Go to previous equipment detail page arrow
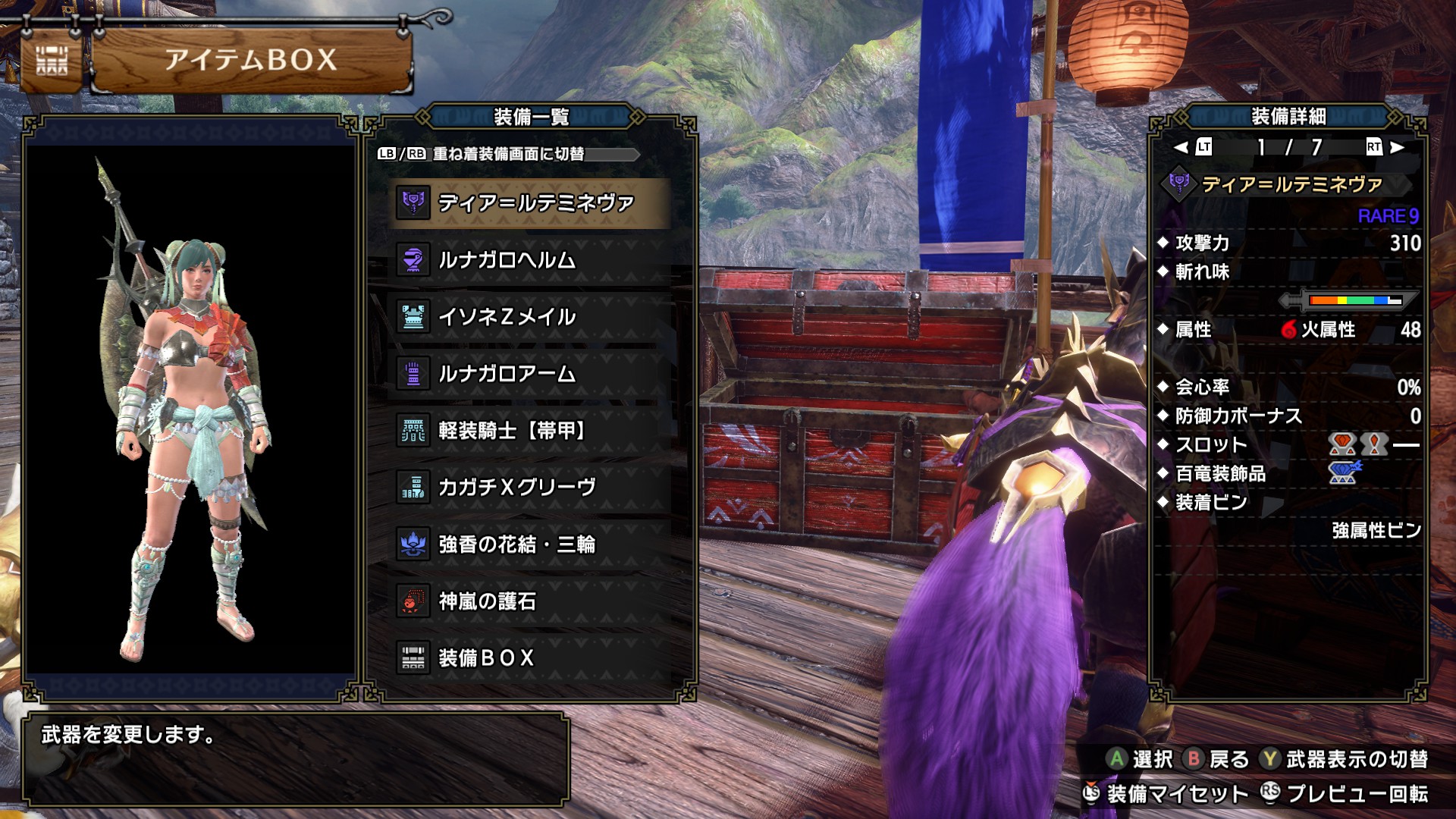The height and width of the screenshot is (819, 1456). (1181, 147)
